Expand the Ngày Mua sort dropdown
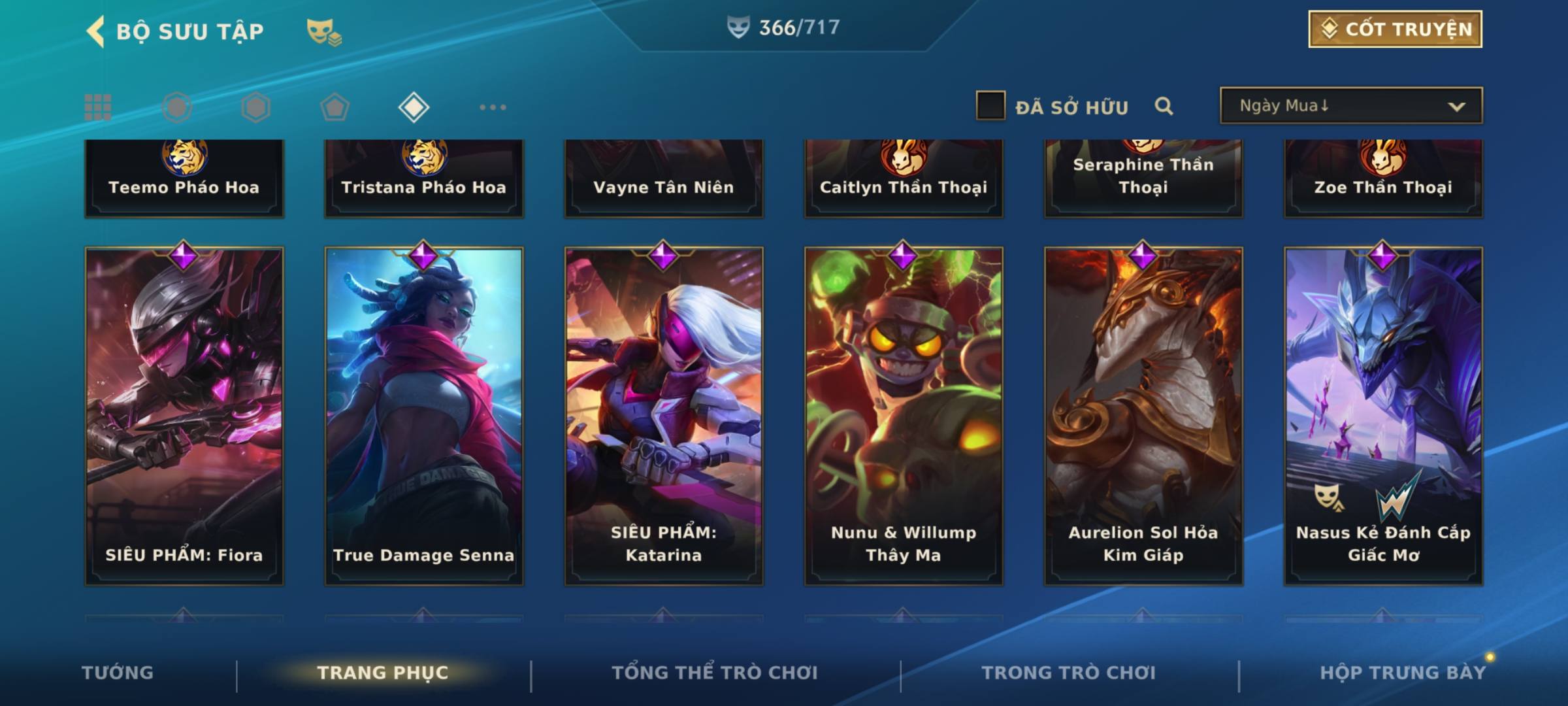This screenshot has width=1568, height=706. pyautogui.click(x=1350, y=106)
